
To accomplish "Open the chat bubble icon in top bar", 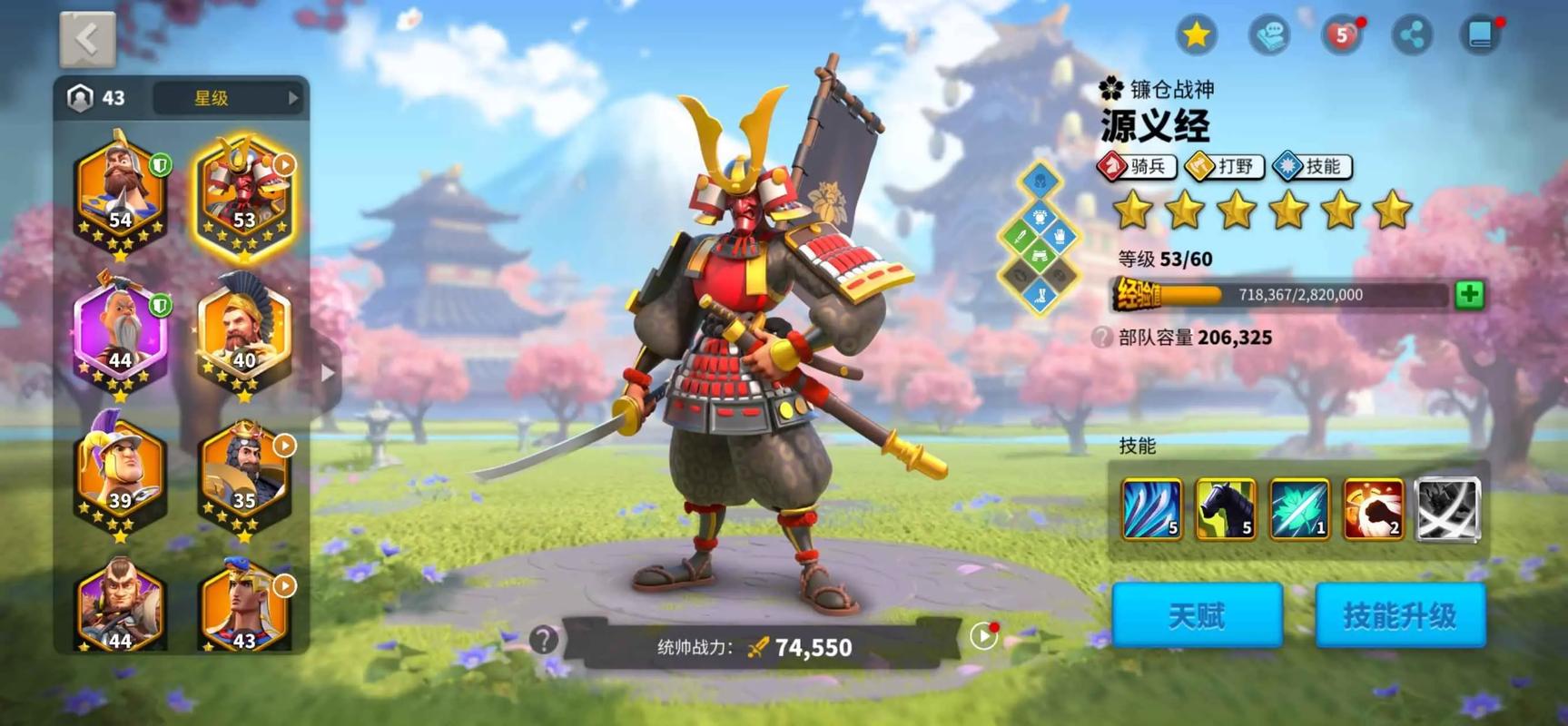I will pos(1267,34).
